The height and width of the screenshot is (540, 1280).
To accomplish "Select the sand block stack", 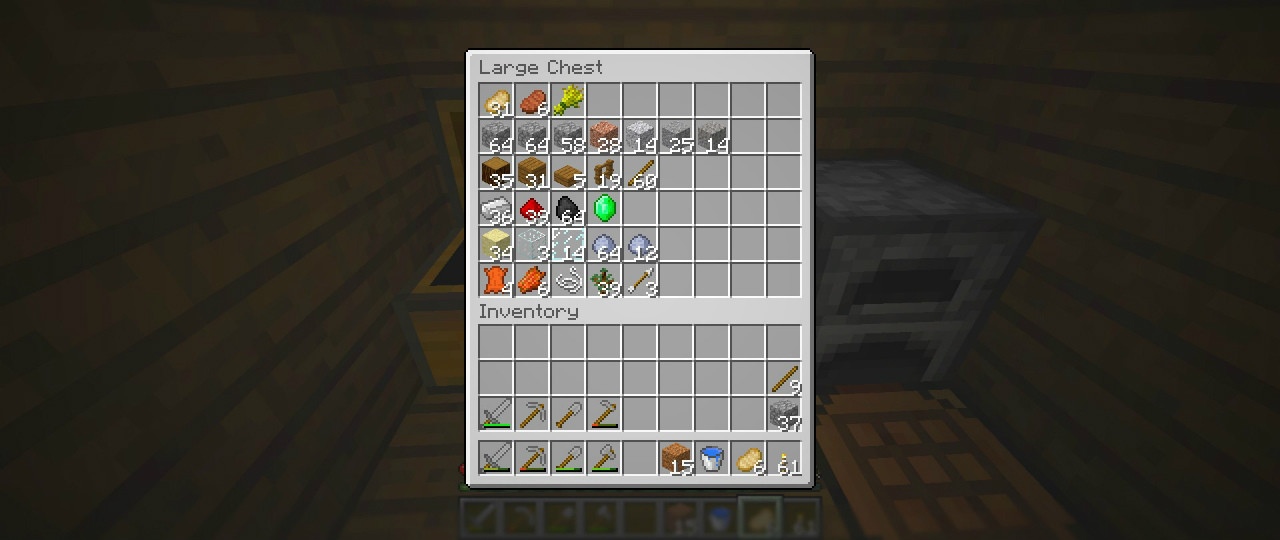I will pos(496,244).
